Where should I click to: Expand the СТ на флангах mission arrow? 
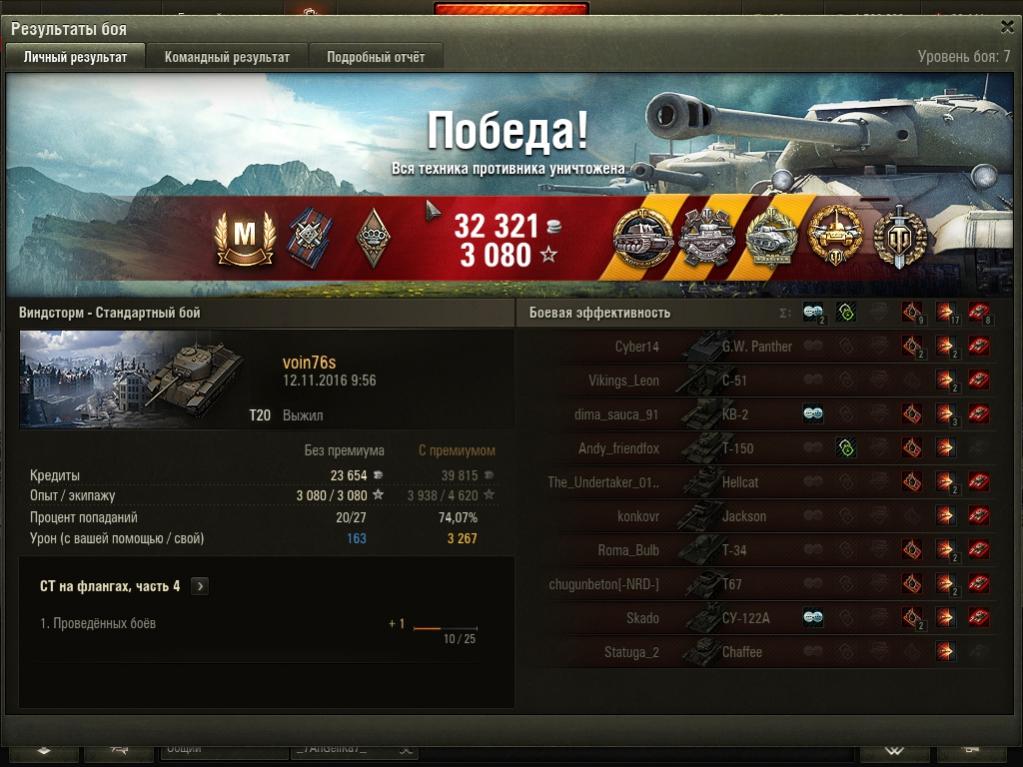point(200,586)
